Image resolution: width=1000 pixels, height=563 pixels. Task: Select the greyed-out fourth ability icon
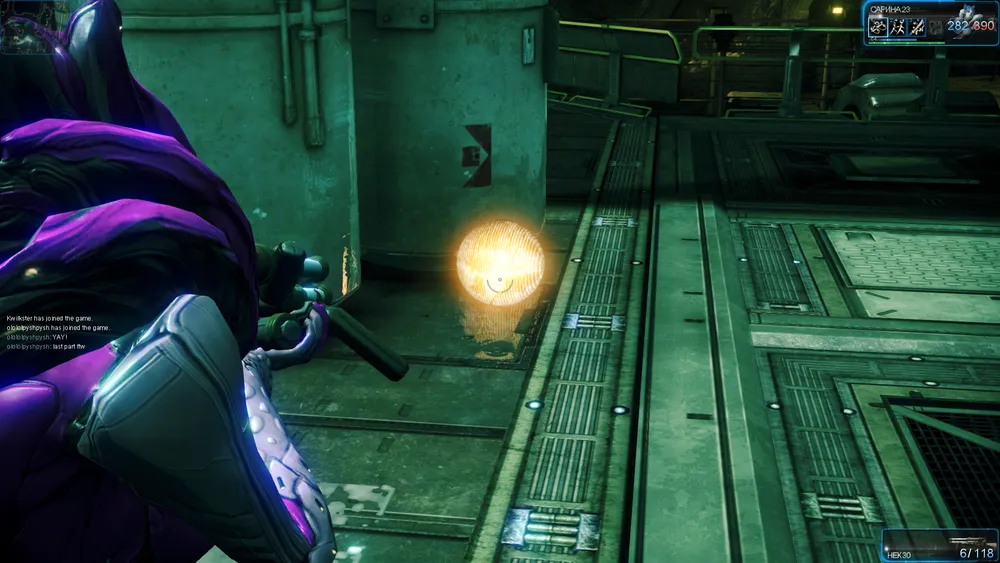point(935,28)
